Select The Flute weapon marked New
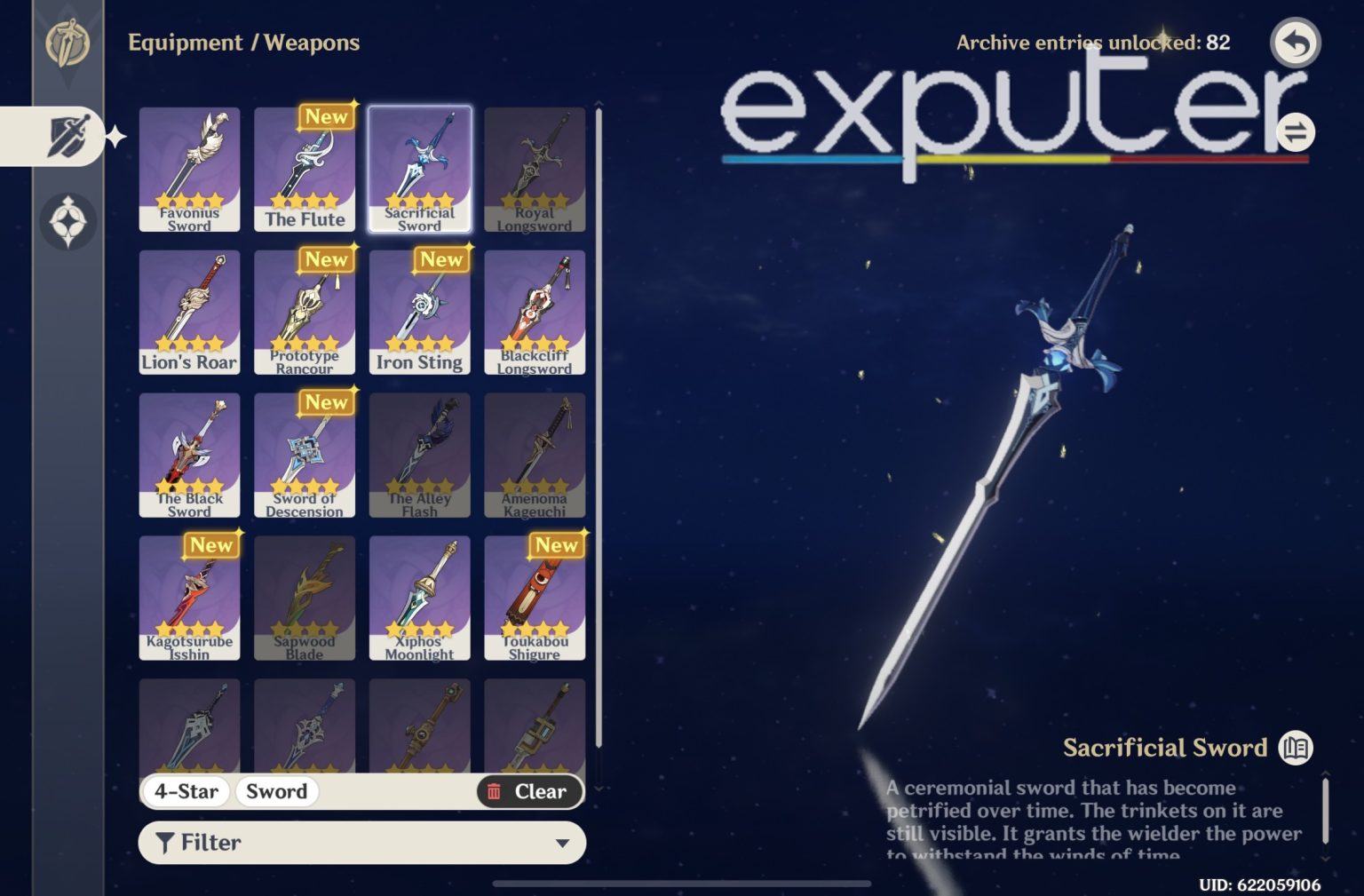The width and height of the screenshot is (1364, 896). 305,169
